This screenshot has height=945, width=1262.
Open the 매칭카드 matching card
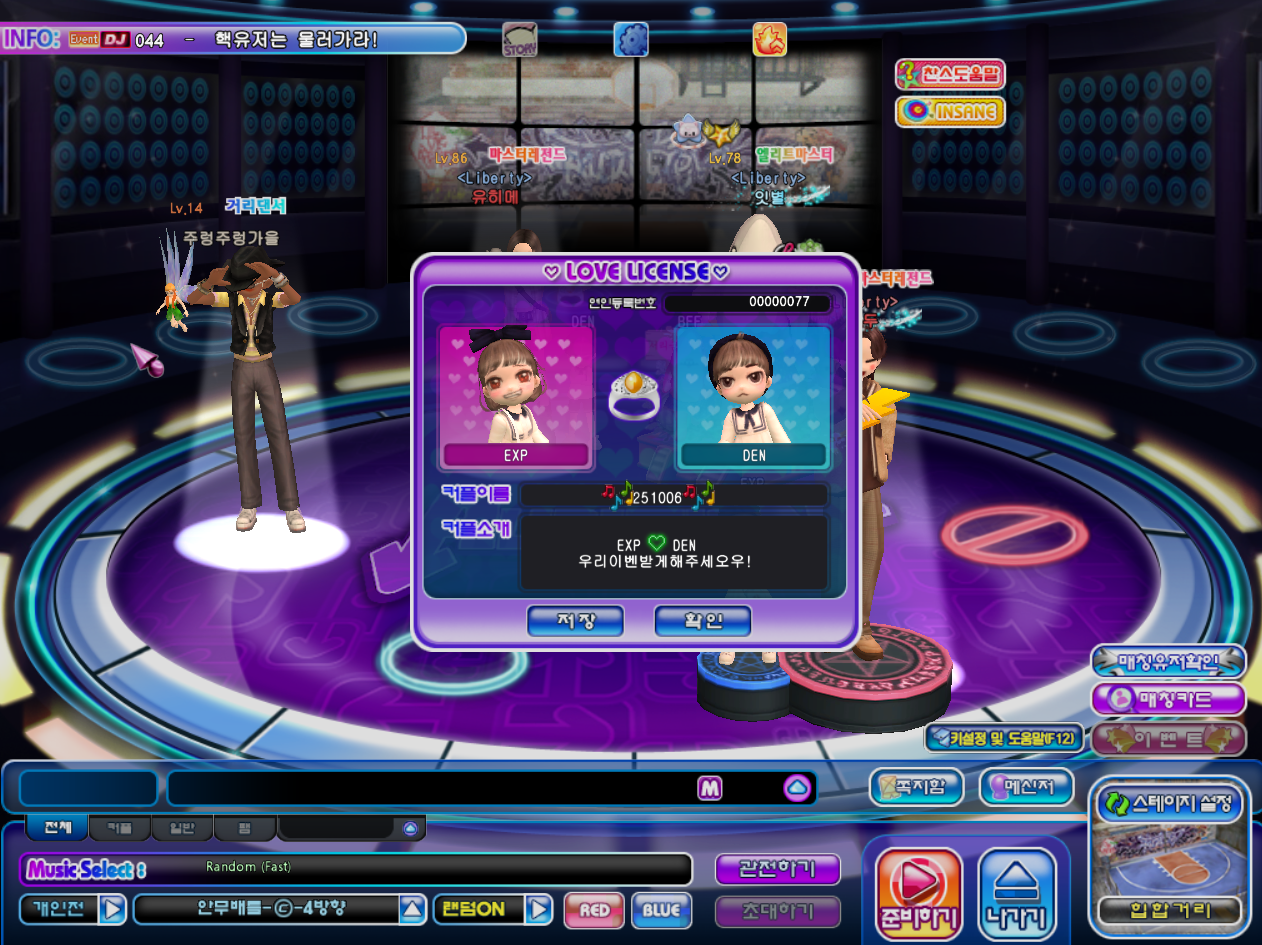point(1168,699)
